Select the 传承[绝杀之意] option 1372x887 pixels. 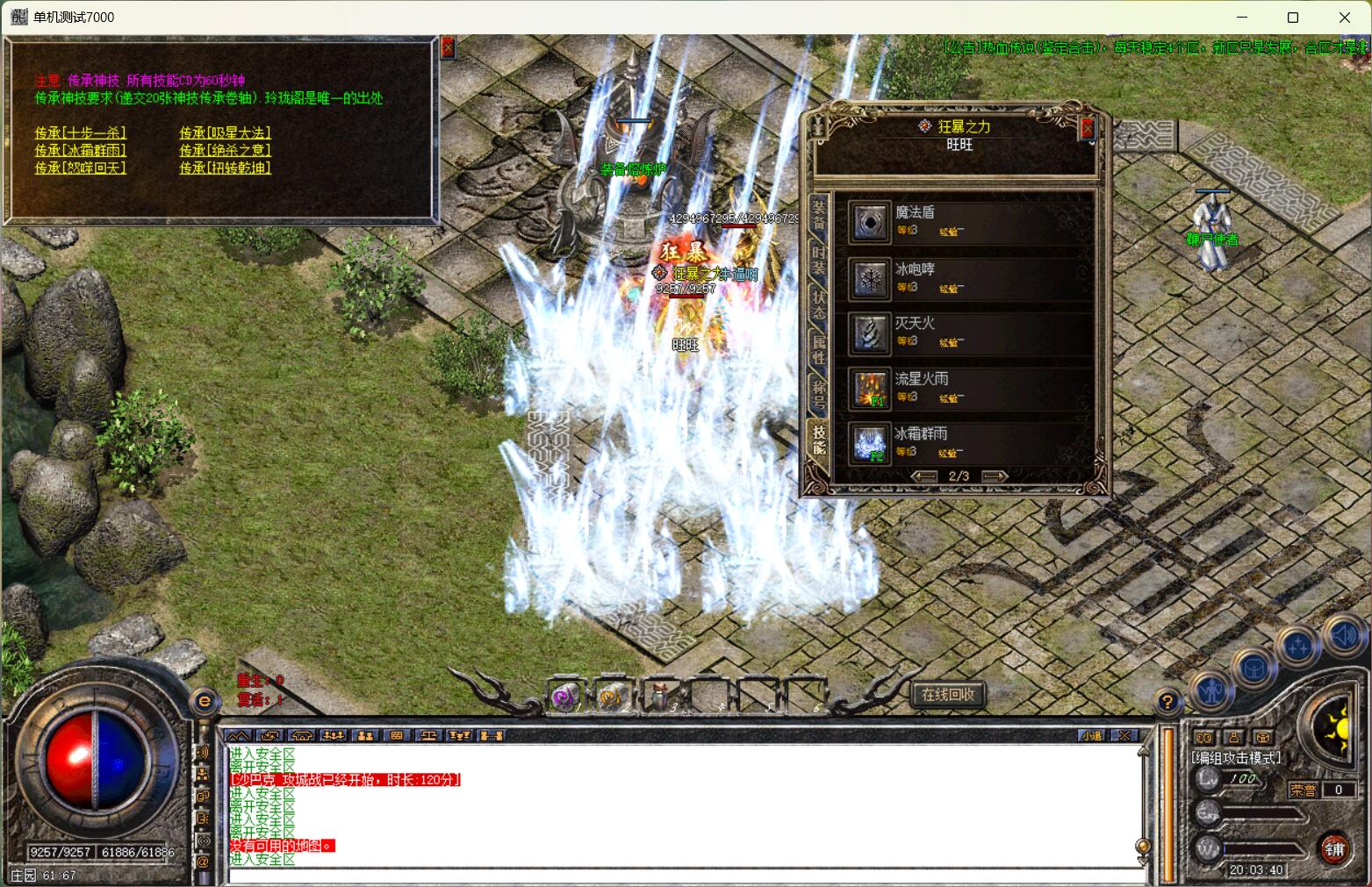[225, 150]
